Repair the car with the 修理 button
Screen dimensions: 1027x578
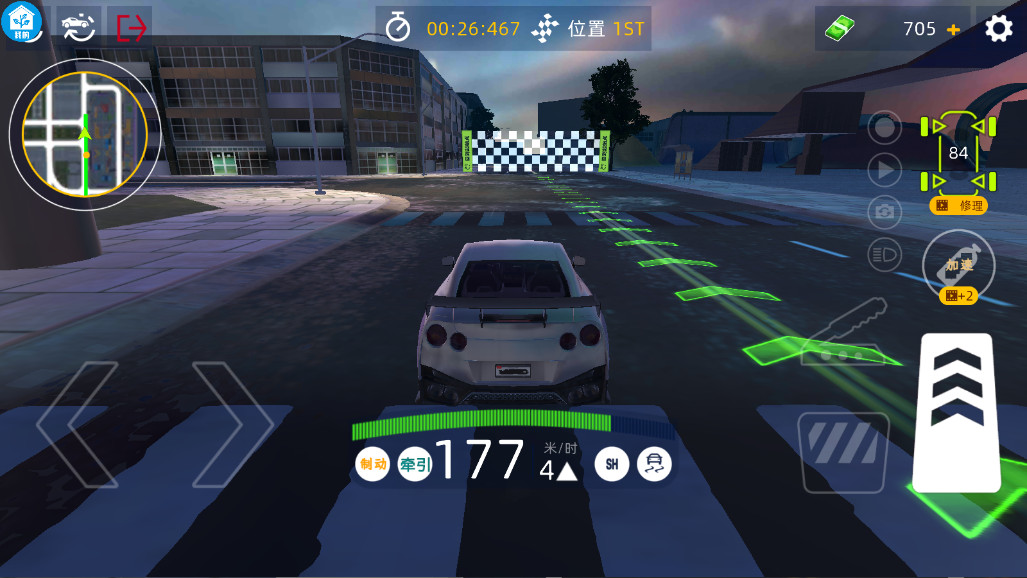tap(959, 205)
